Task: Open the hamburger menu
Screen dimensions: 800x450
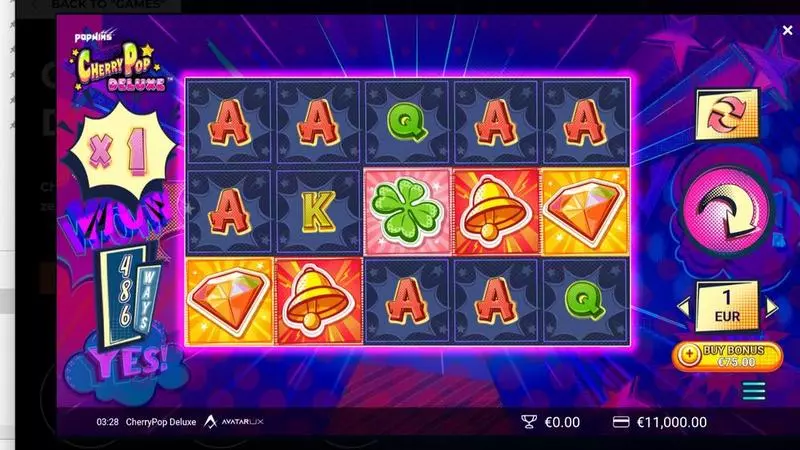Action: click(x=753, y=390)
